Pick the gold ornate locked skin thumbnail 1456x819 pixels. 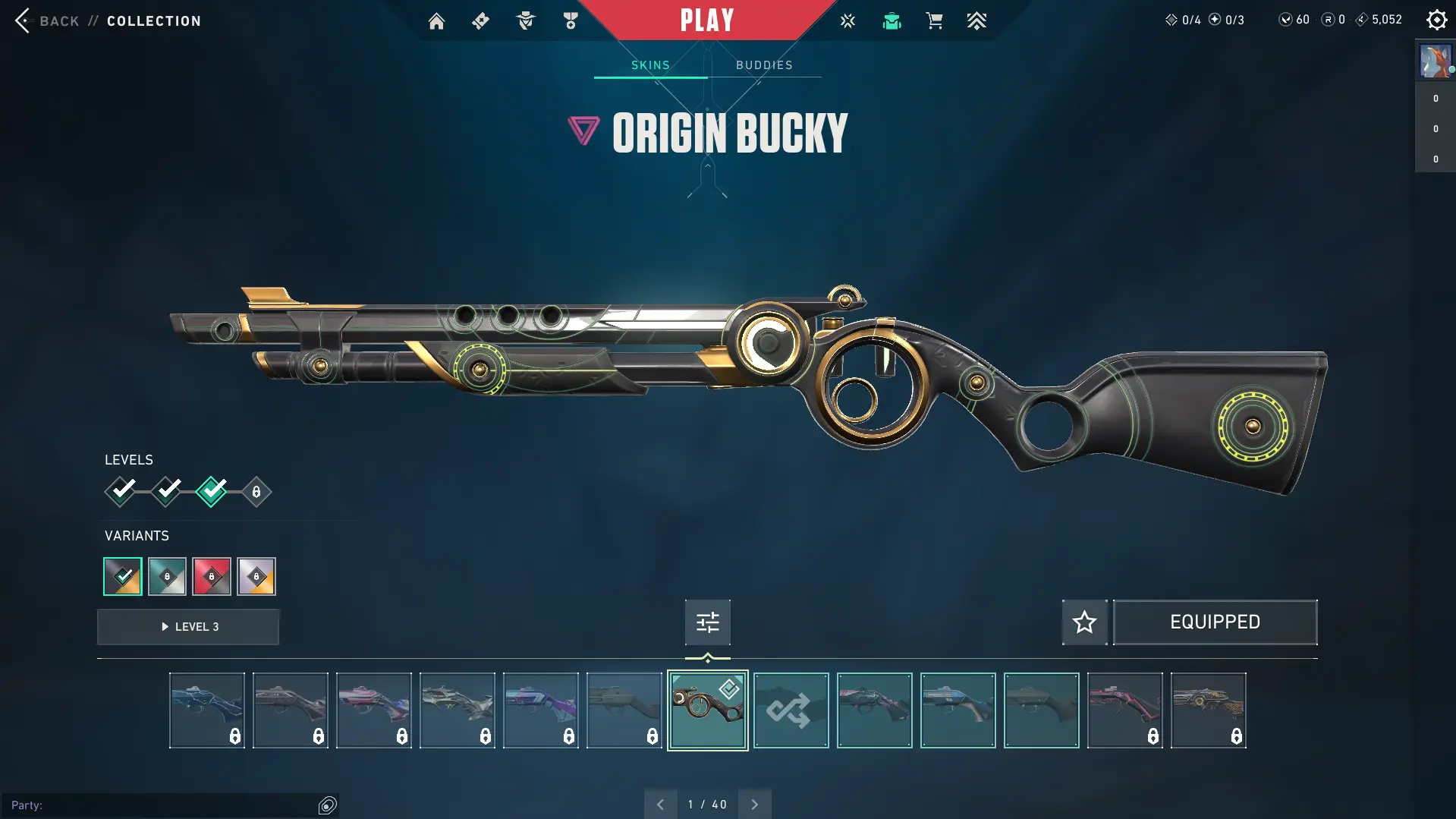1208,710
